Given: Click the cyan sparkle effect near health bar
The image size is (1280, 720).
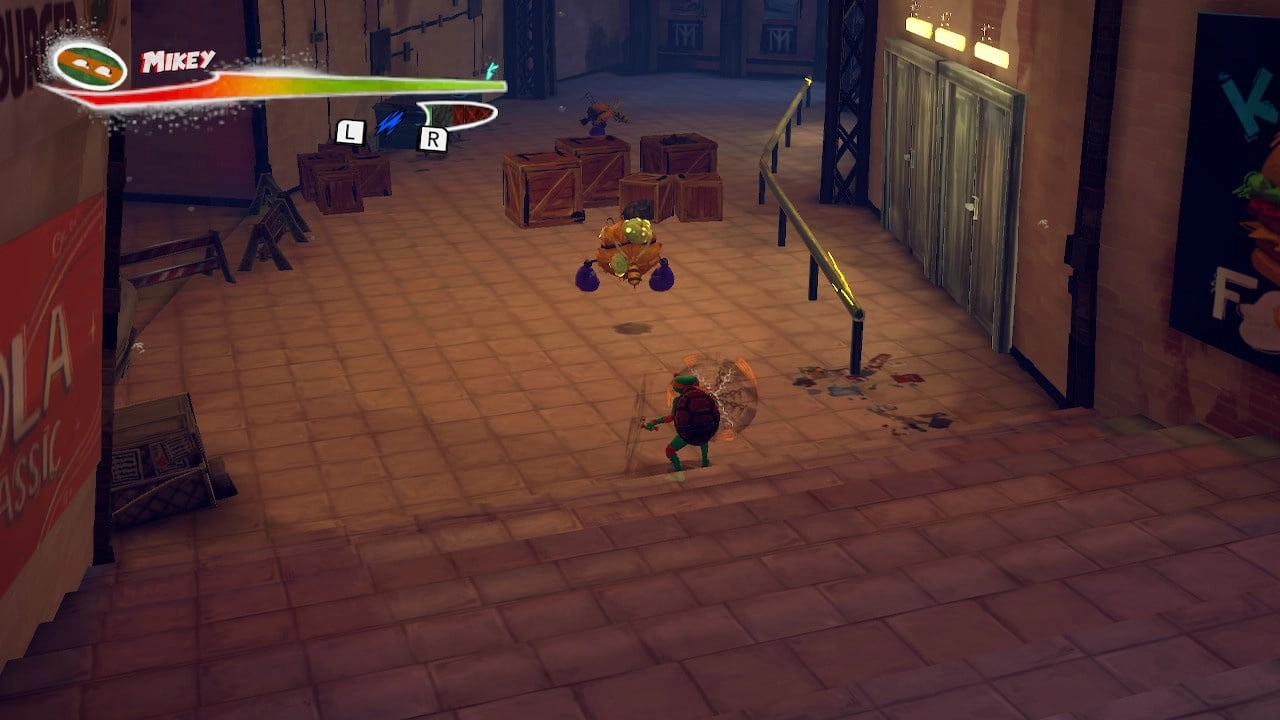Looking at the screenshot, I should coord(489,71).
